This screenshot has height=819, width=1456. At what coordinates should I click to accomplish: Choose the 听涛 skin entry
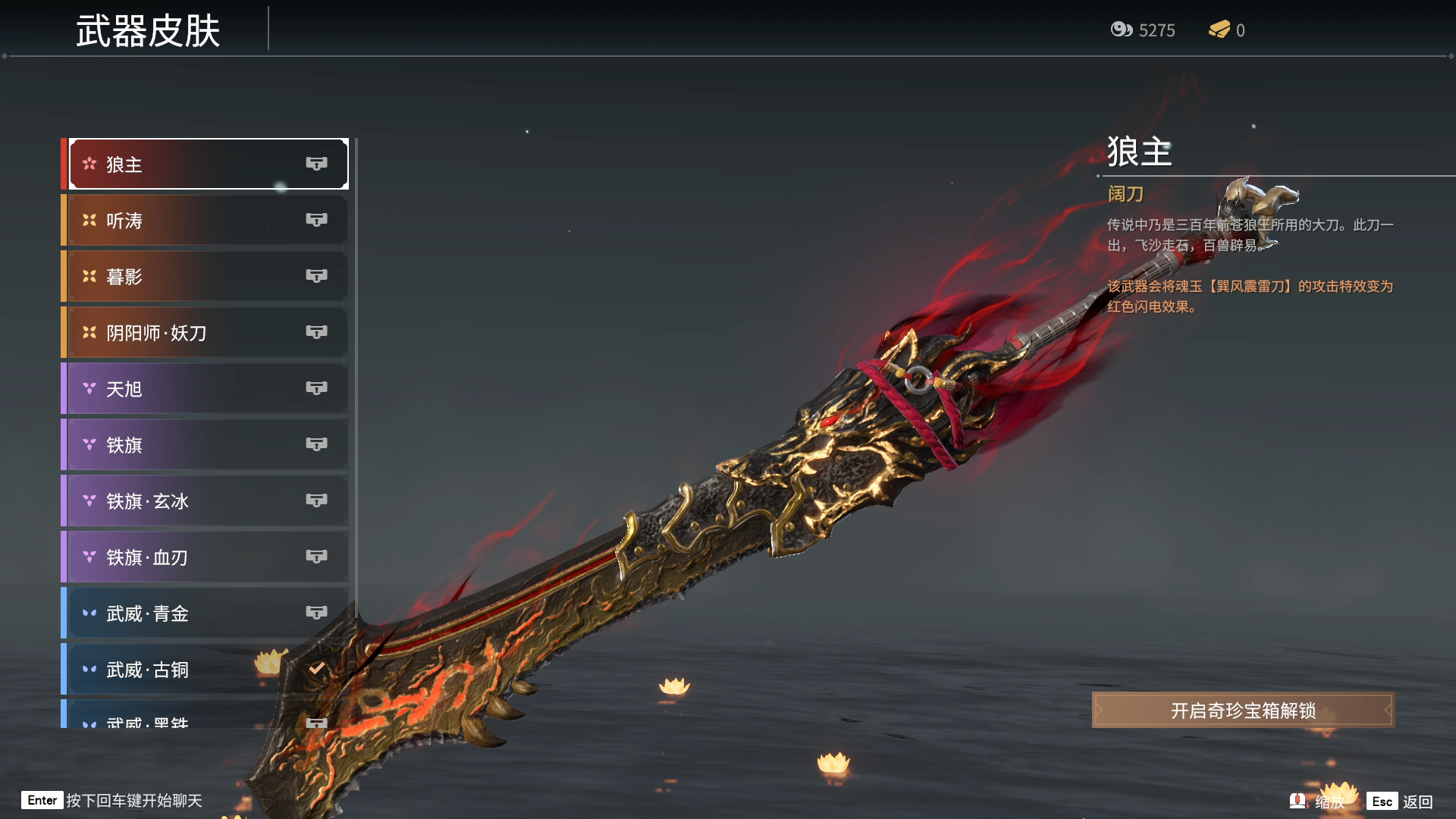click(x=206, y=220)
